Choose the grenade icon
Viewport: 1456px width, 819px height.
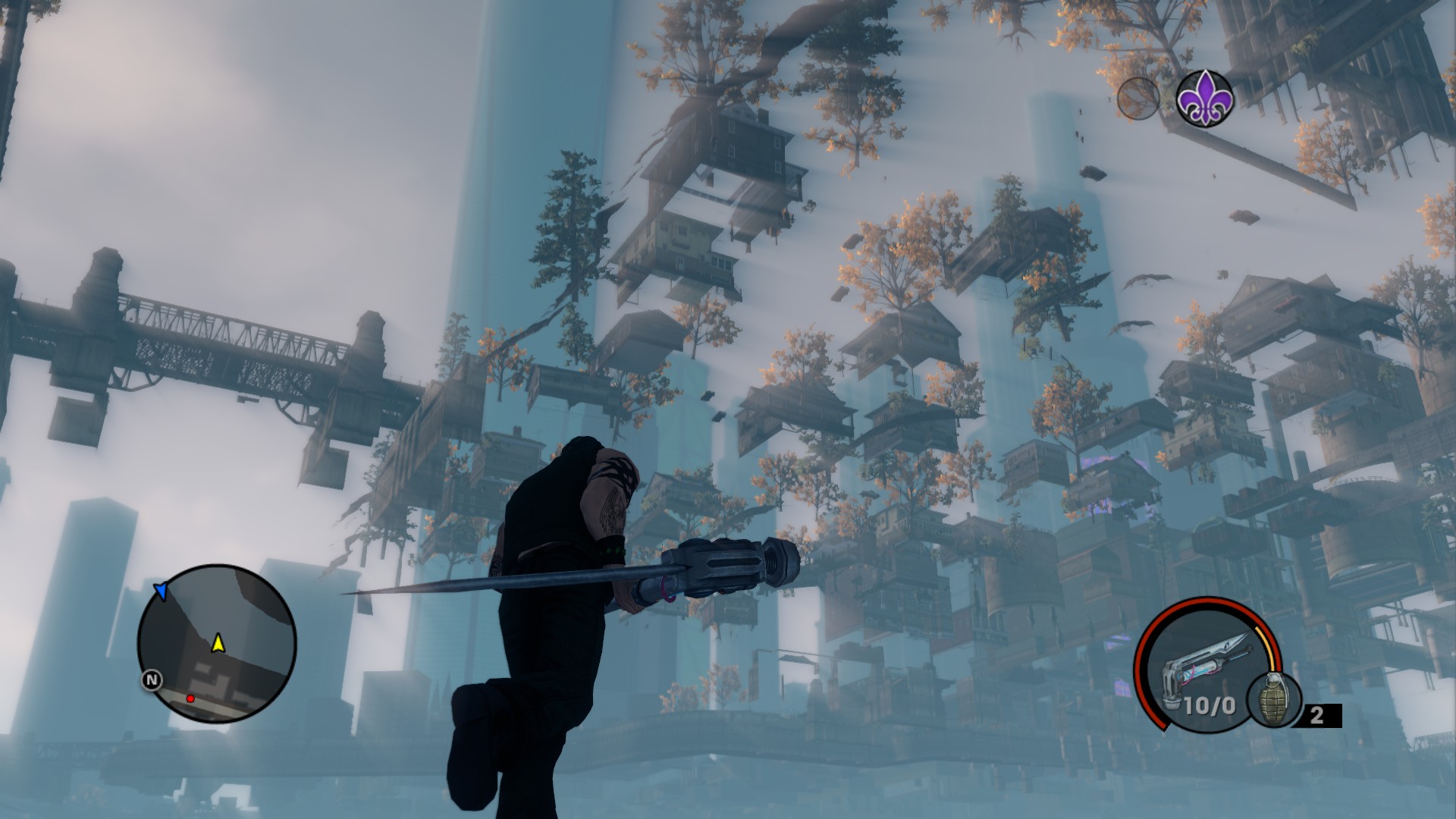(1273, 700)
